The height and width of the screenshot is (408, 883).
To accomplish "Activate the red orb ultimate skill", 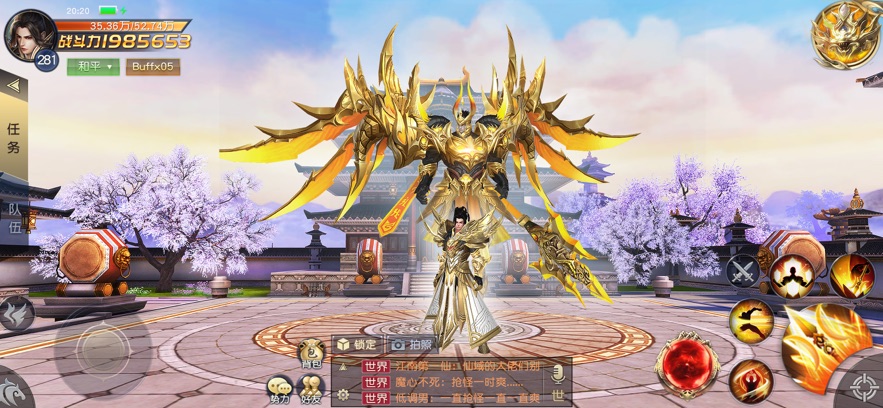I will tap(686, 363).
